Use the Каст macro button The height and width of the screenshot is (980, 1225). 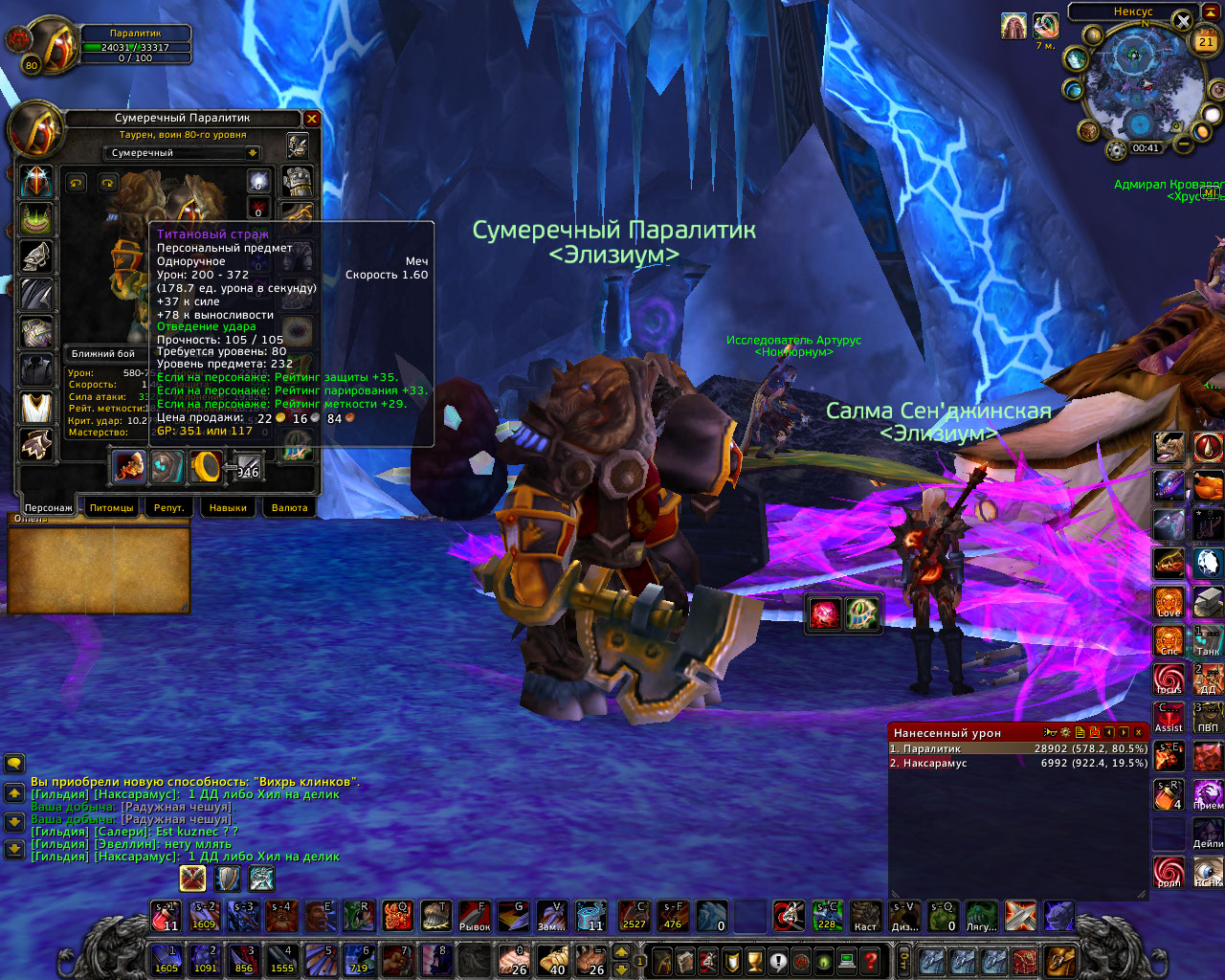pyautogui.click(x=866, y=916)
